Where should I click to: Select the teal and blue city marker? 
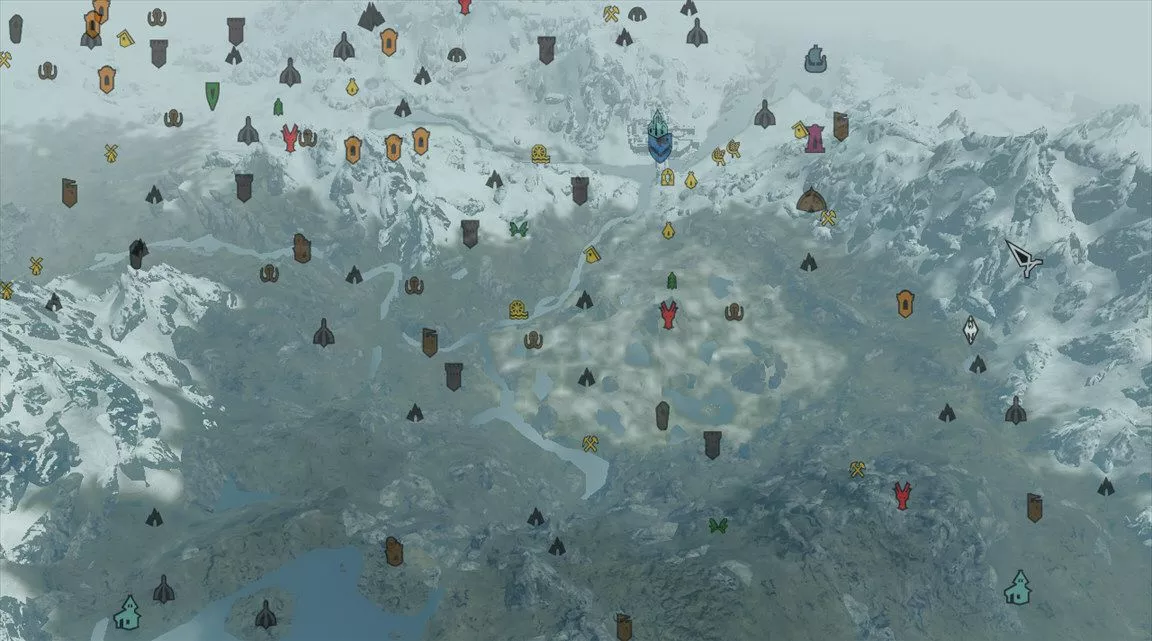pyautogui.click(x=658, y=137)
